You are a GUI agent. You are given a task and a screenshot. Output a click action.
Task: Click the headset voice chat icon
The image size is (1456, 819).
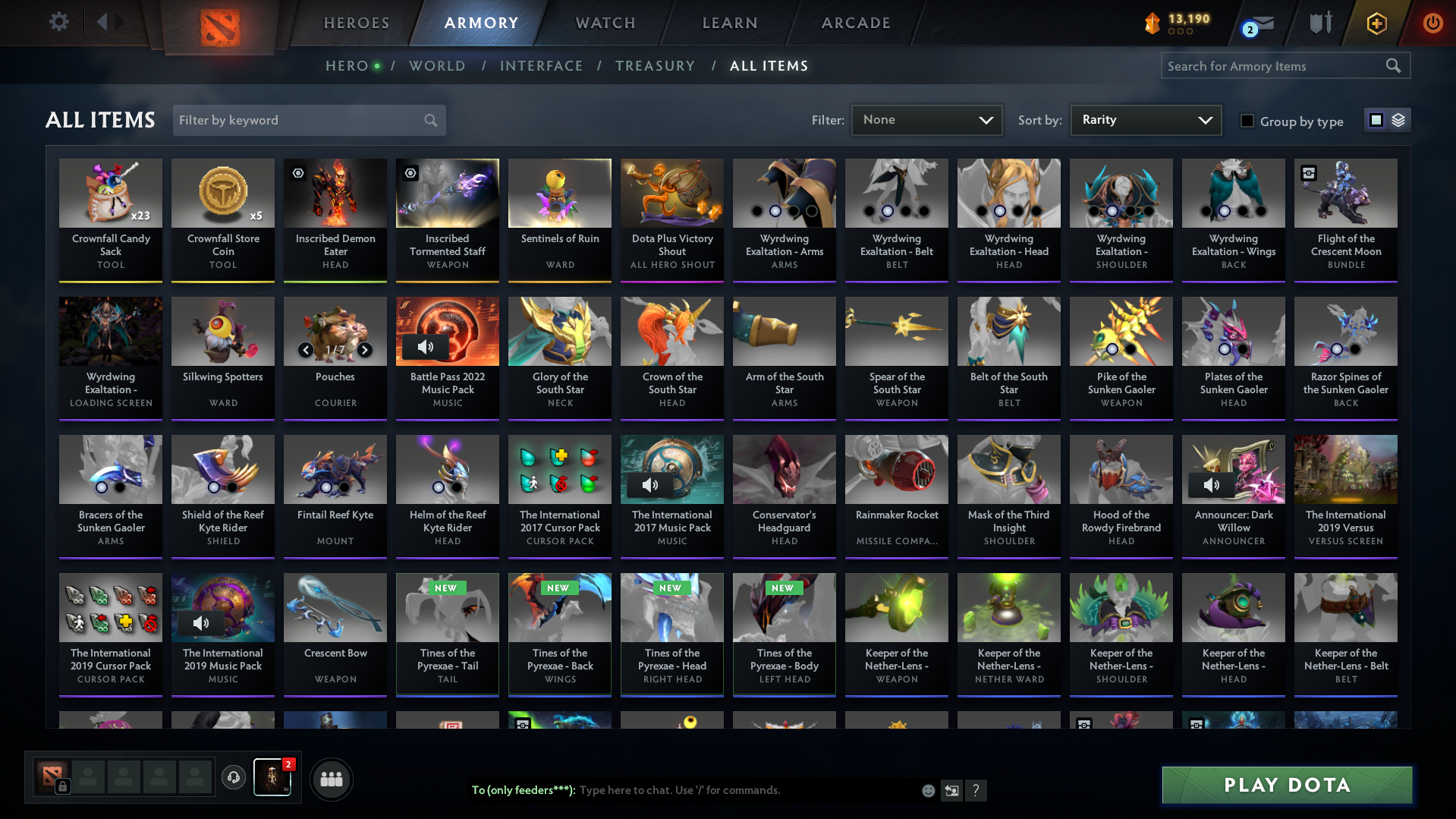point(233,778)
